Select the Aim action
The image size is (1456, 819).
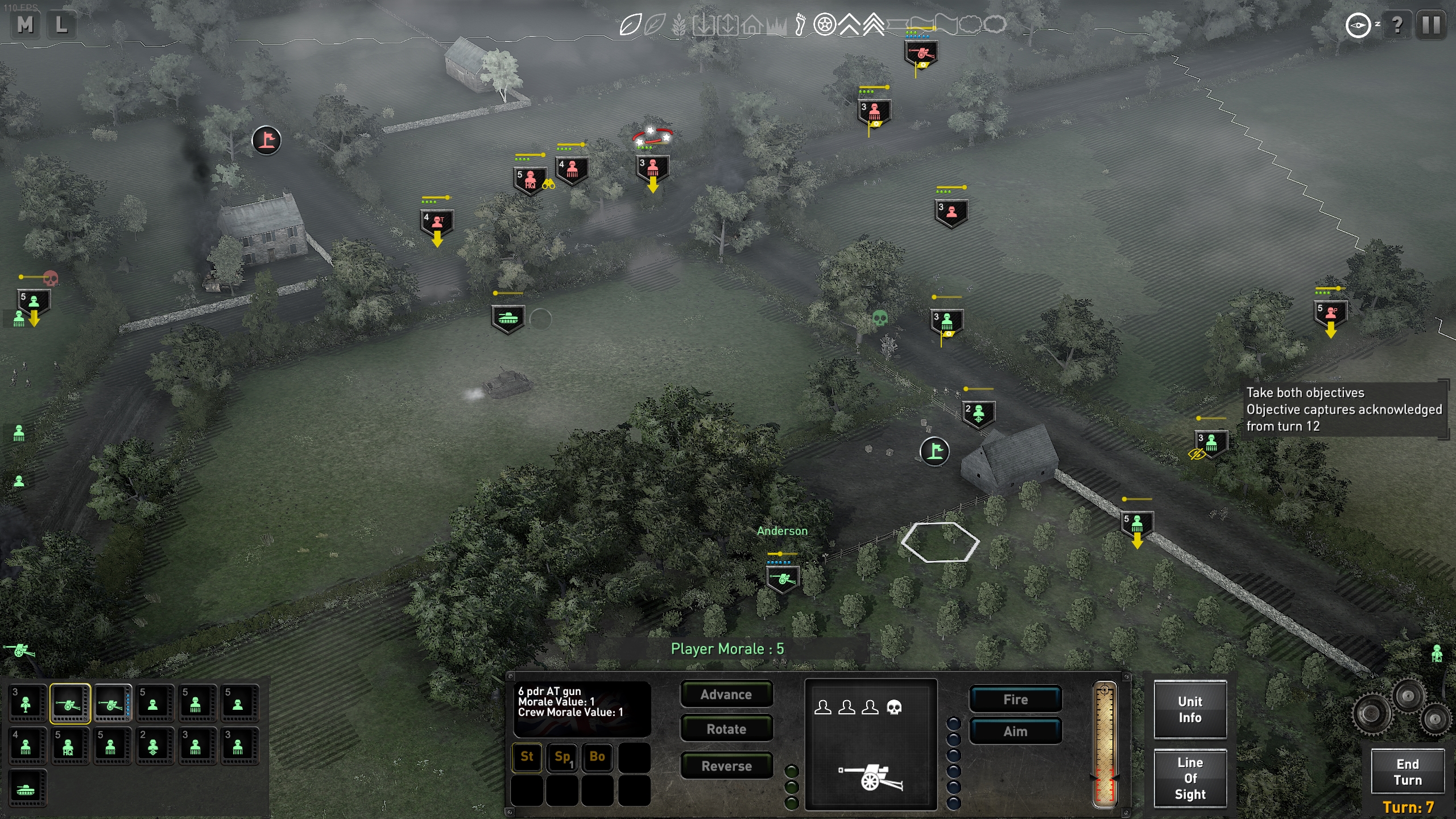coord(1015,731)
